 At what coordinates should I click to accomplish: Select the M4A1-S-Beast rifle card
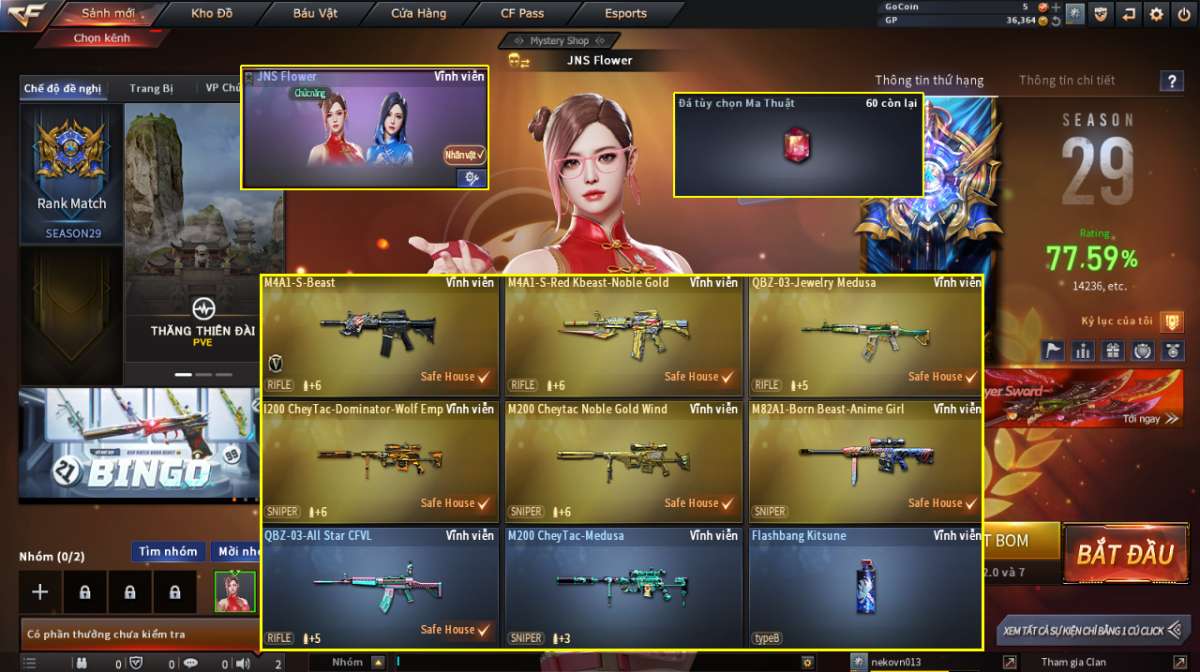click(x=380, y=335)
